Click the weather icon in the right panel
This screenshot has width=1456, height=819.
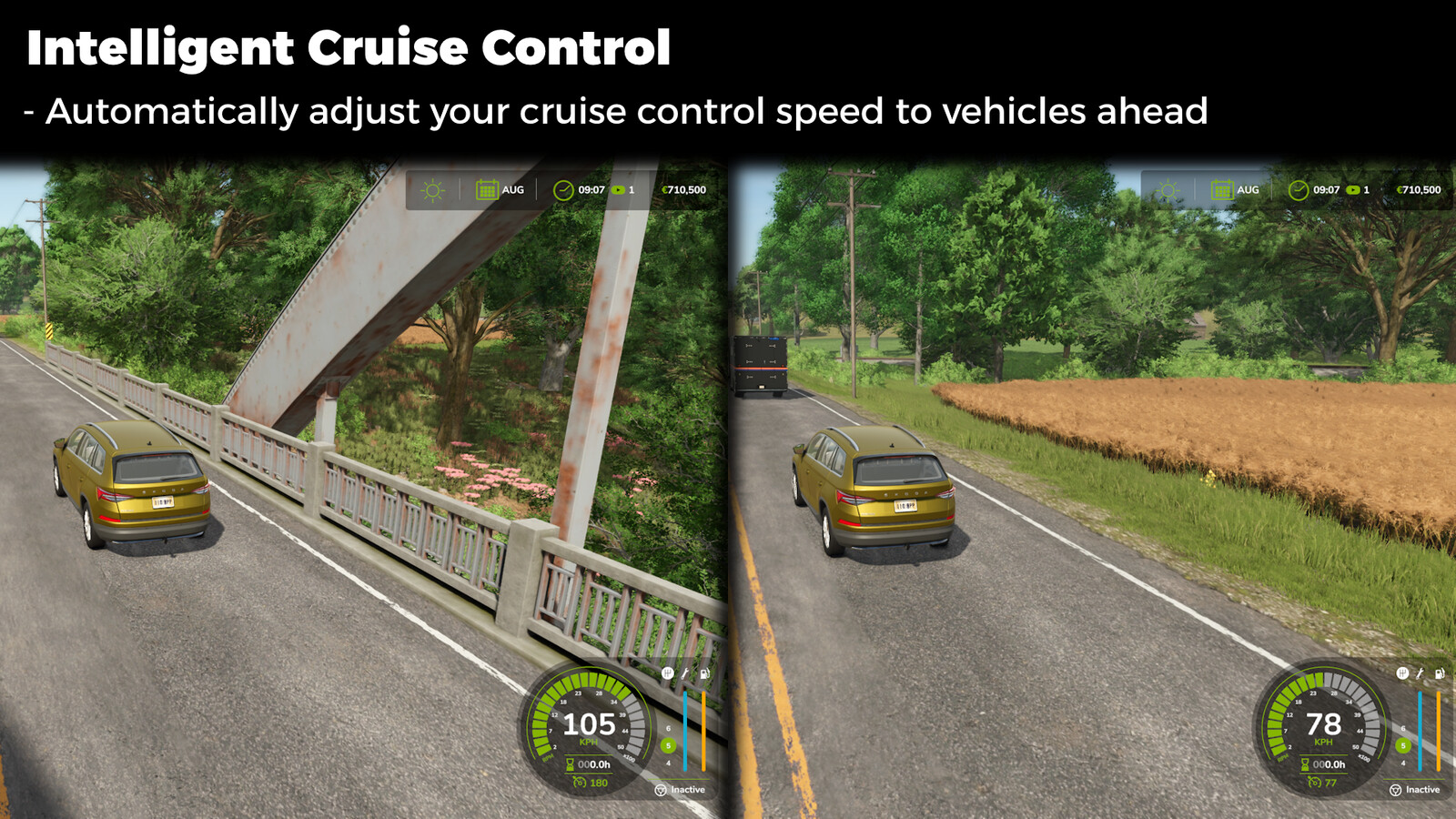[1166, 190]
